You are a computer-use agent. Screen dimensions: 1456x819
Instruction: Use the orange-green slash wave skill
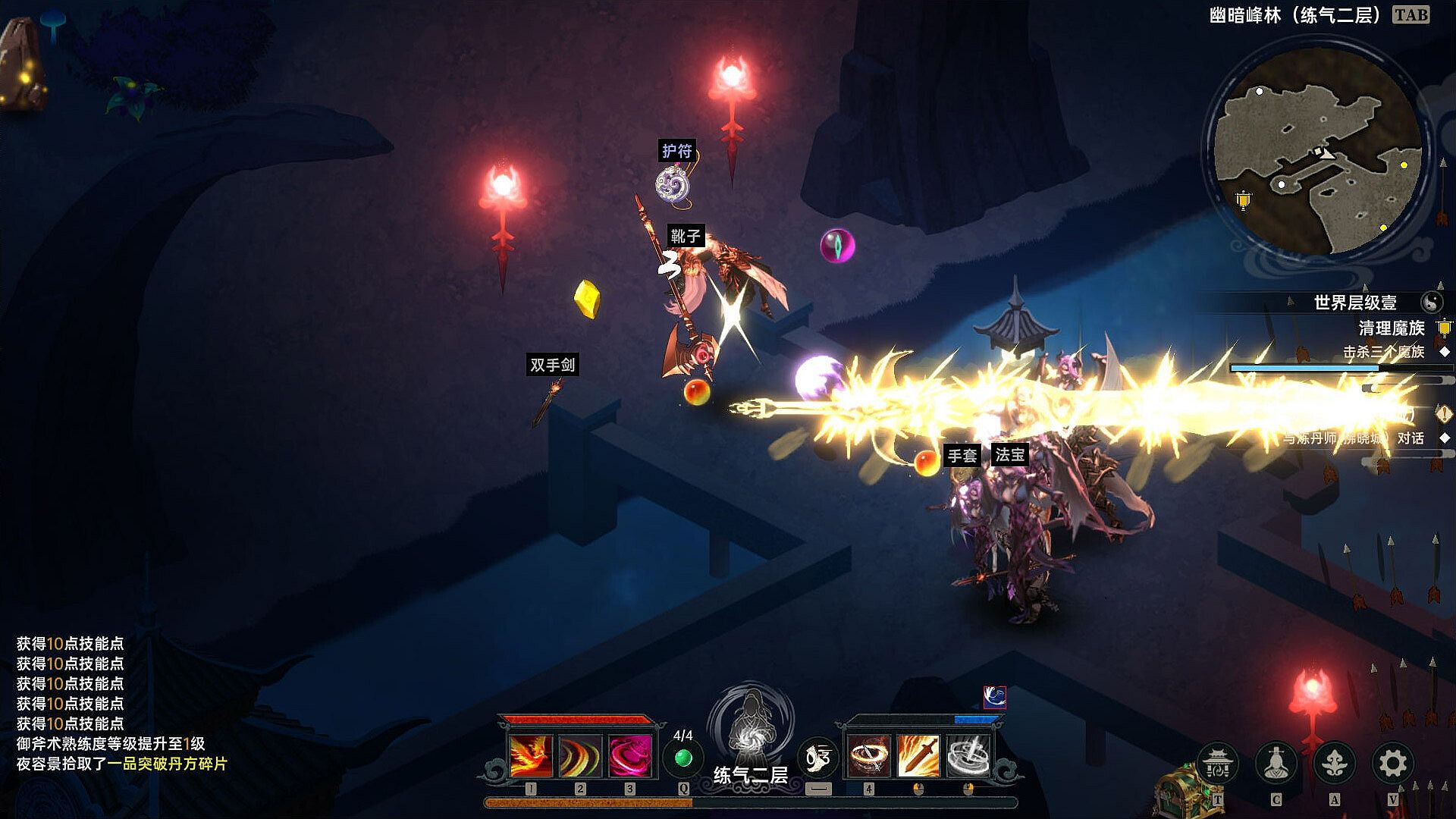[x=580, y=756]
